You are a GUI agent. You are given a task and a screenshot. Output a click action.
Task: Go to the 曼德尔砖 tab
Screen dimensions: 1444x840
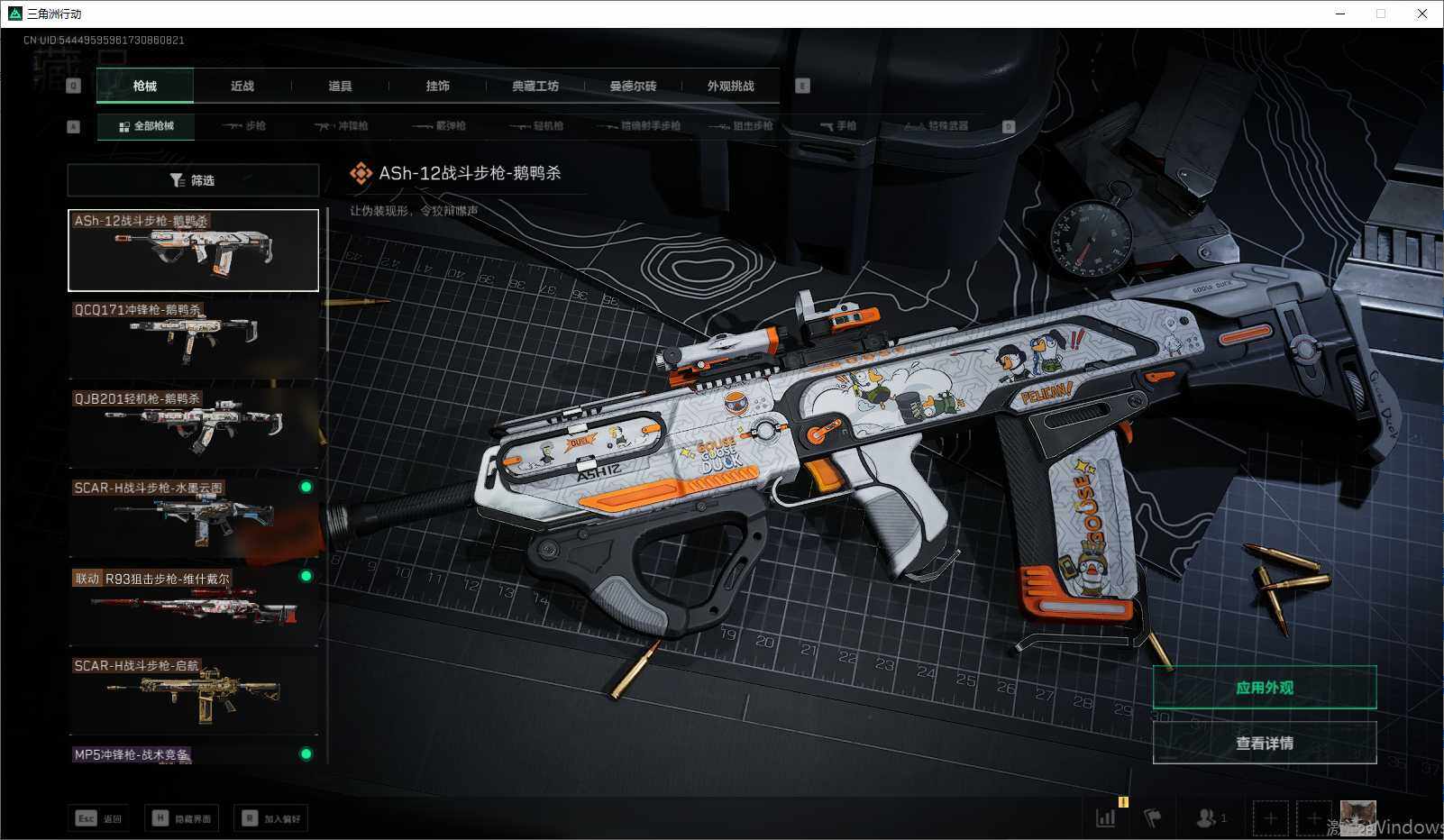pos(633,87)
